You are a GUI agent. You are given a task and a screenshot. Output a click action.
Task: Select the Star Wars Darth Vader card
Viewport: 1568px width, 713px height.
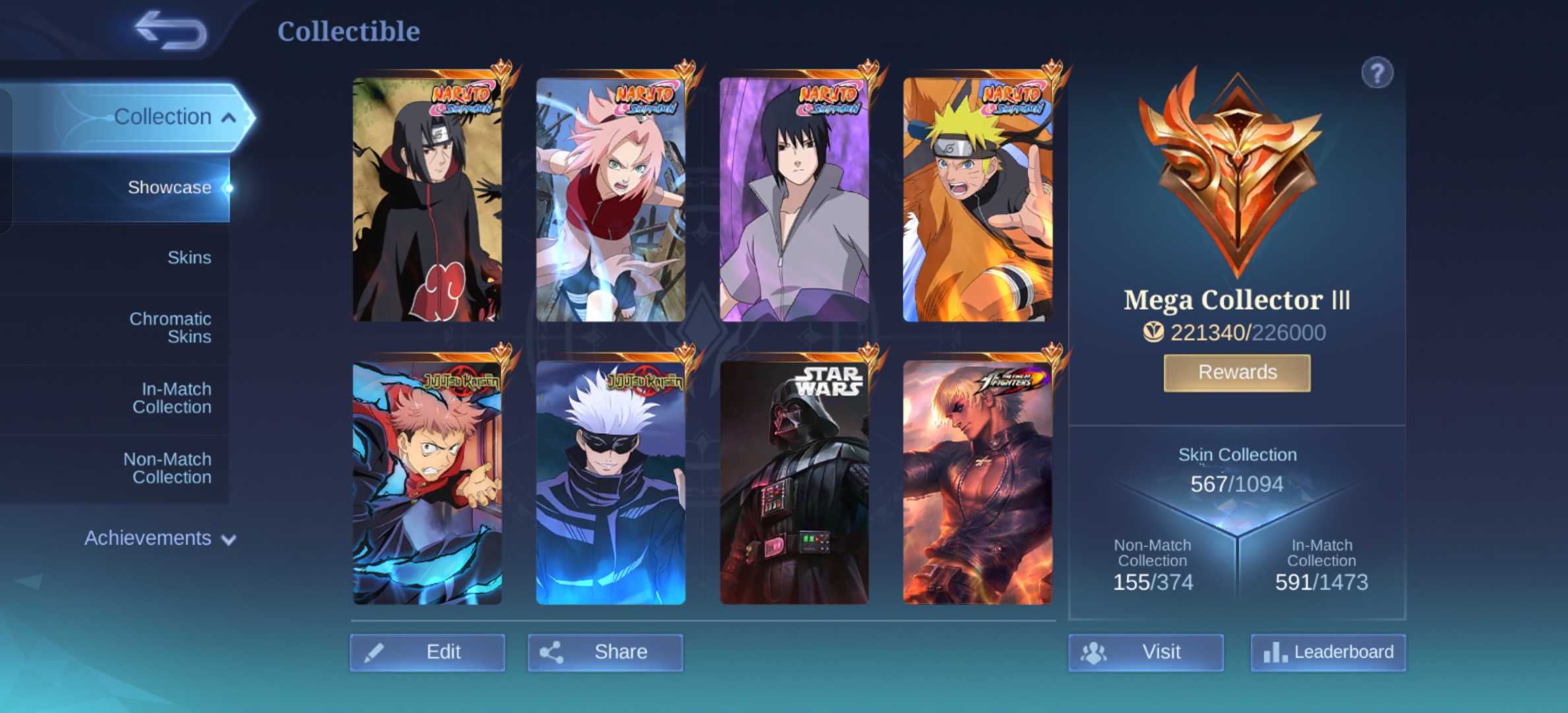(x=794, y=483)
